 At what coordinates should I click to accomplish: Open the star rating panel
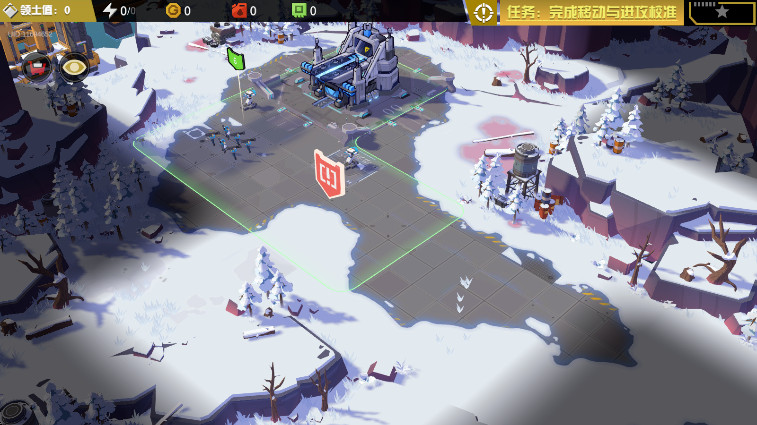[721, 12]
